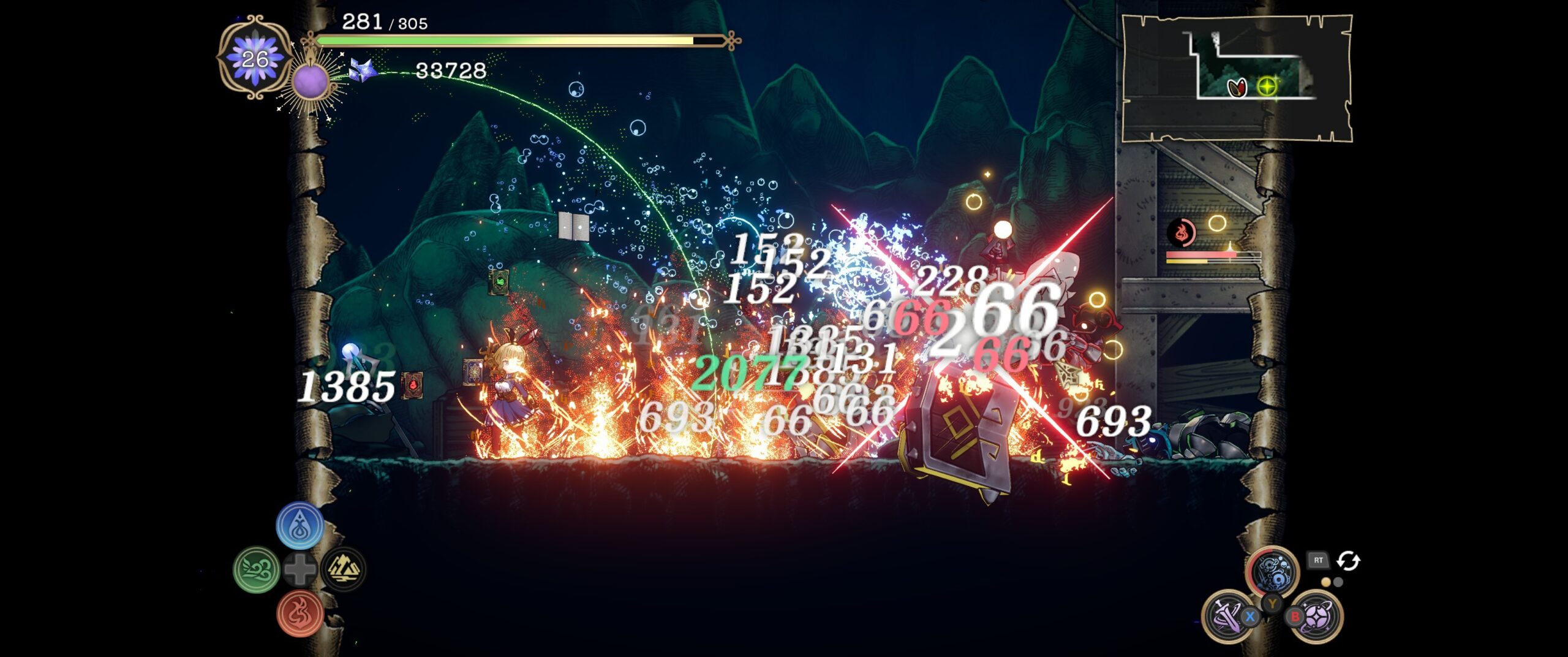The height and width of the screenshot is (657, 1568).
Task: Use the purple sword attack skill
Action: (1226, 615)
